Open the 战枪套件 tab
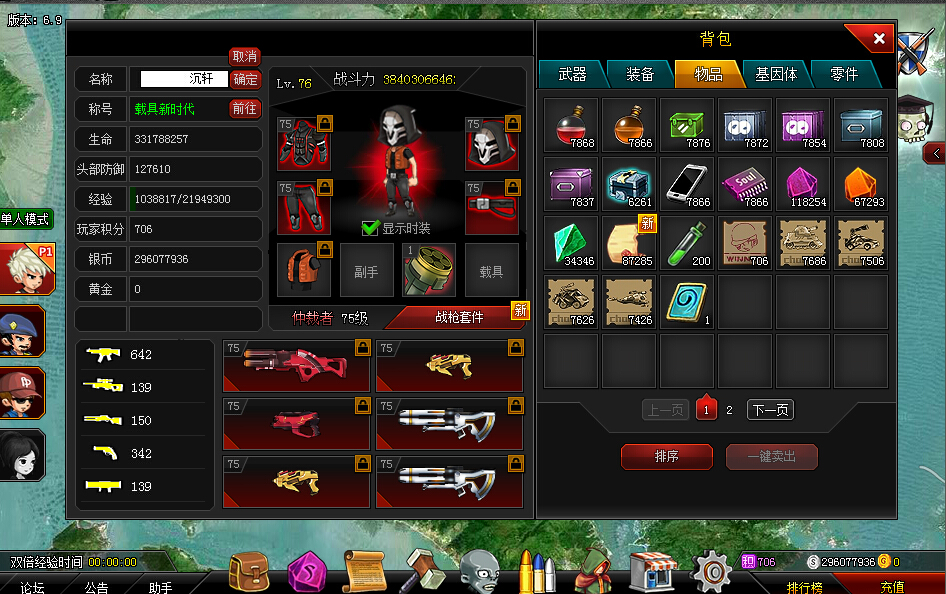Viewport: 946px width, 594px height. 458,318
